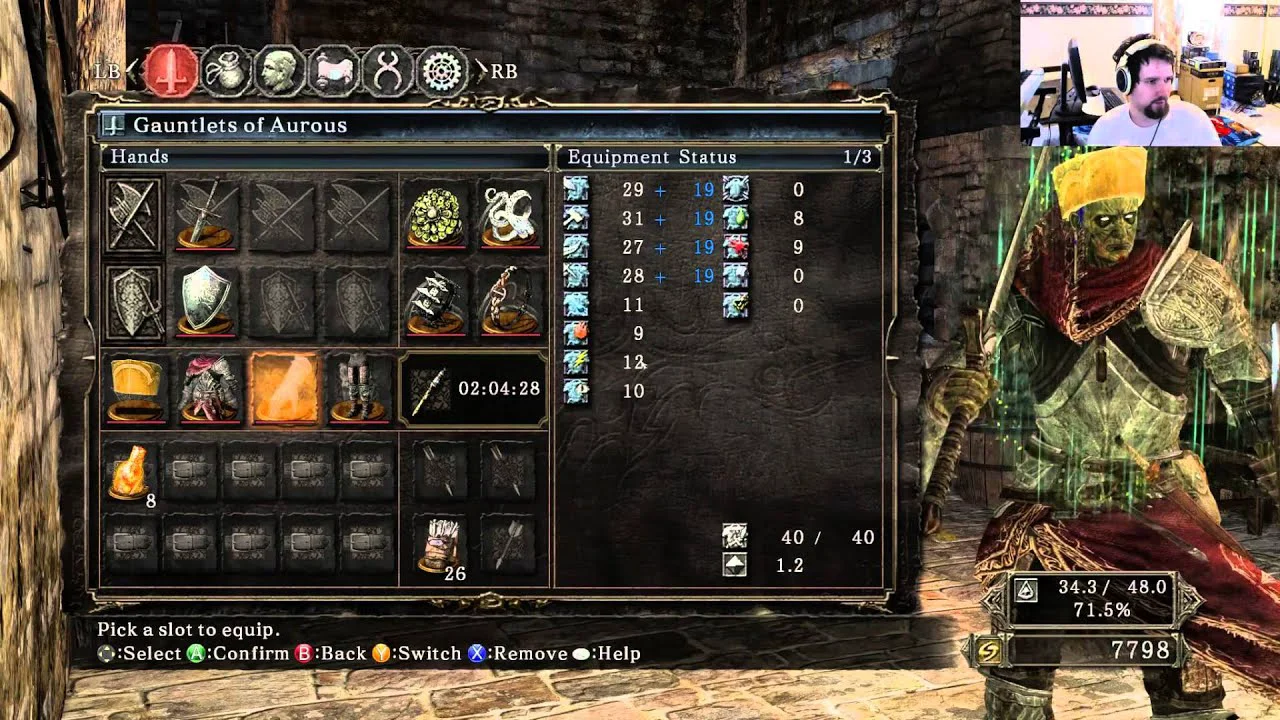Select the highlighted Gauntlets of Aurous slot
The width and height of the screenshot is (1280, 720).
(284, 388)
